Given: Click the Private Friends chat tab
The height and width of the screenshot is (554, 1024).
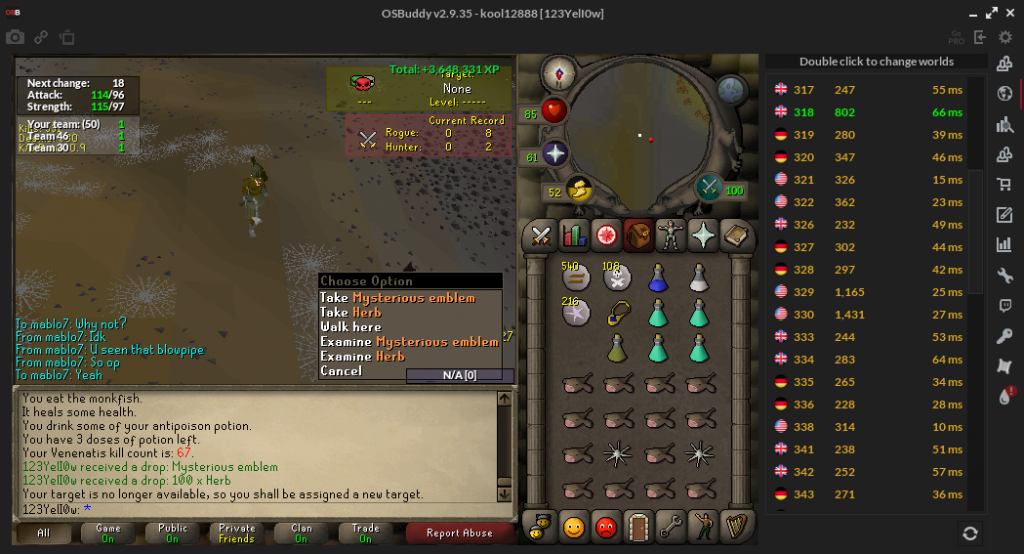Looking at the screenshot, I should (237, 533).
